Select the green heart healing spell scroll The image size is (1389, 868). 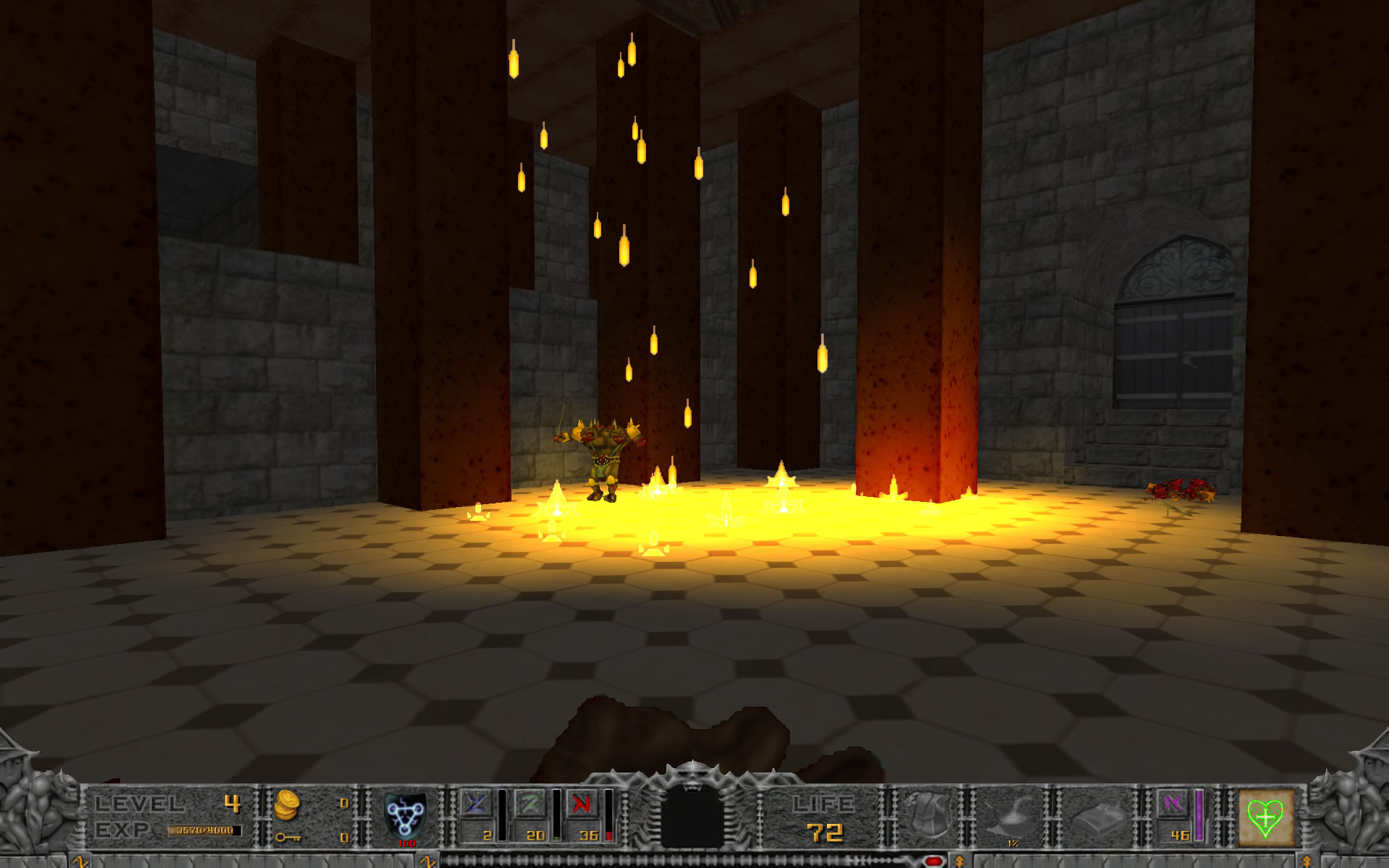click(1265, 817)
